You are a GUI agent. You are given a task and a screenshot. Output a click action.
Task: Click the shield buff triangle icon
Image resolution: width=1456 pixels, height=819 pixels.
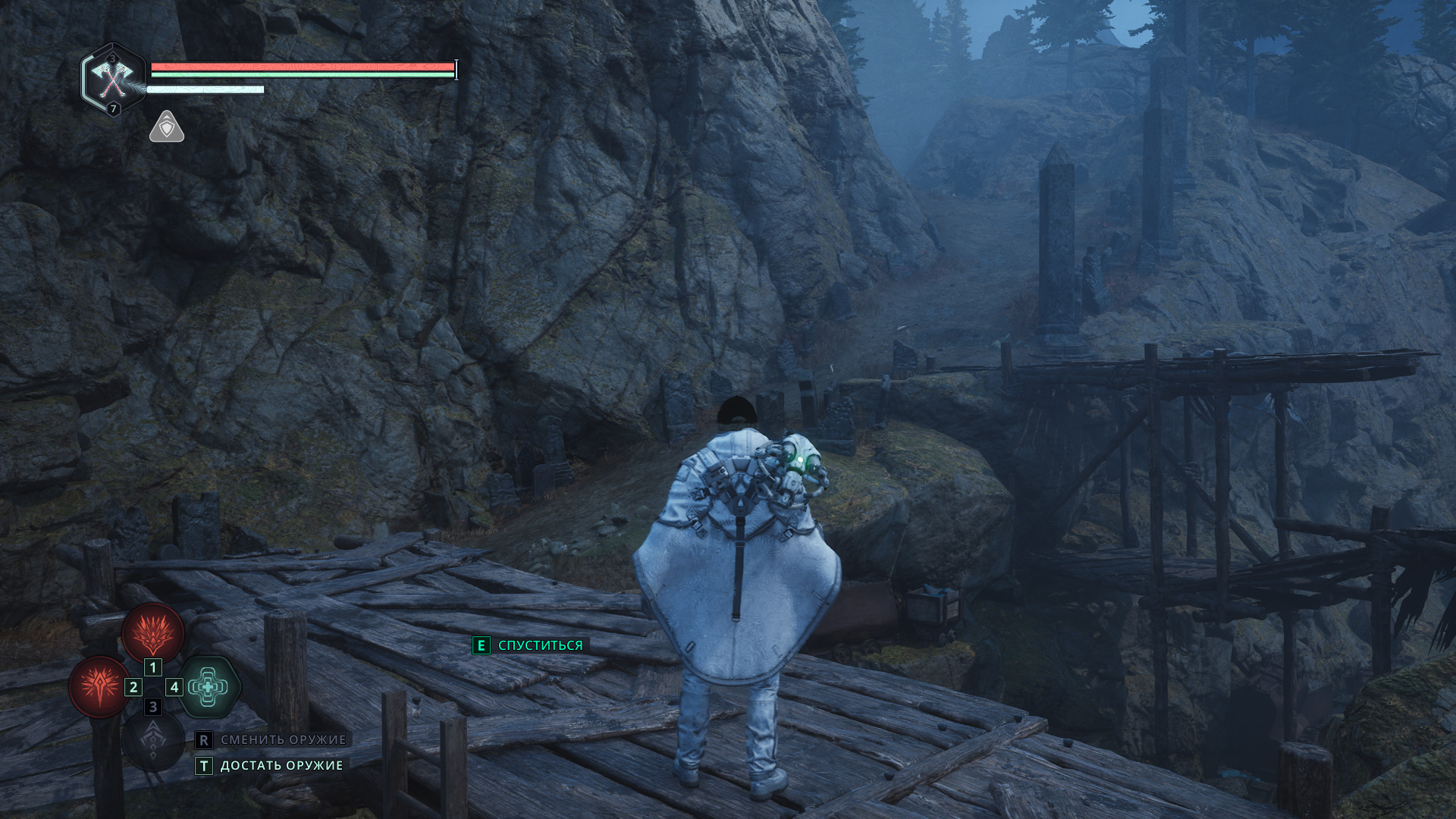pos(167,127)
